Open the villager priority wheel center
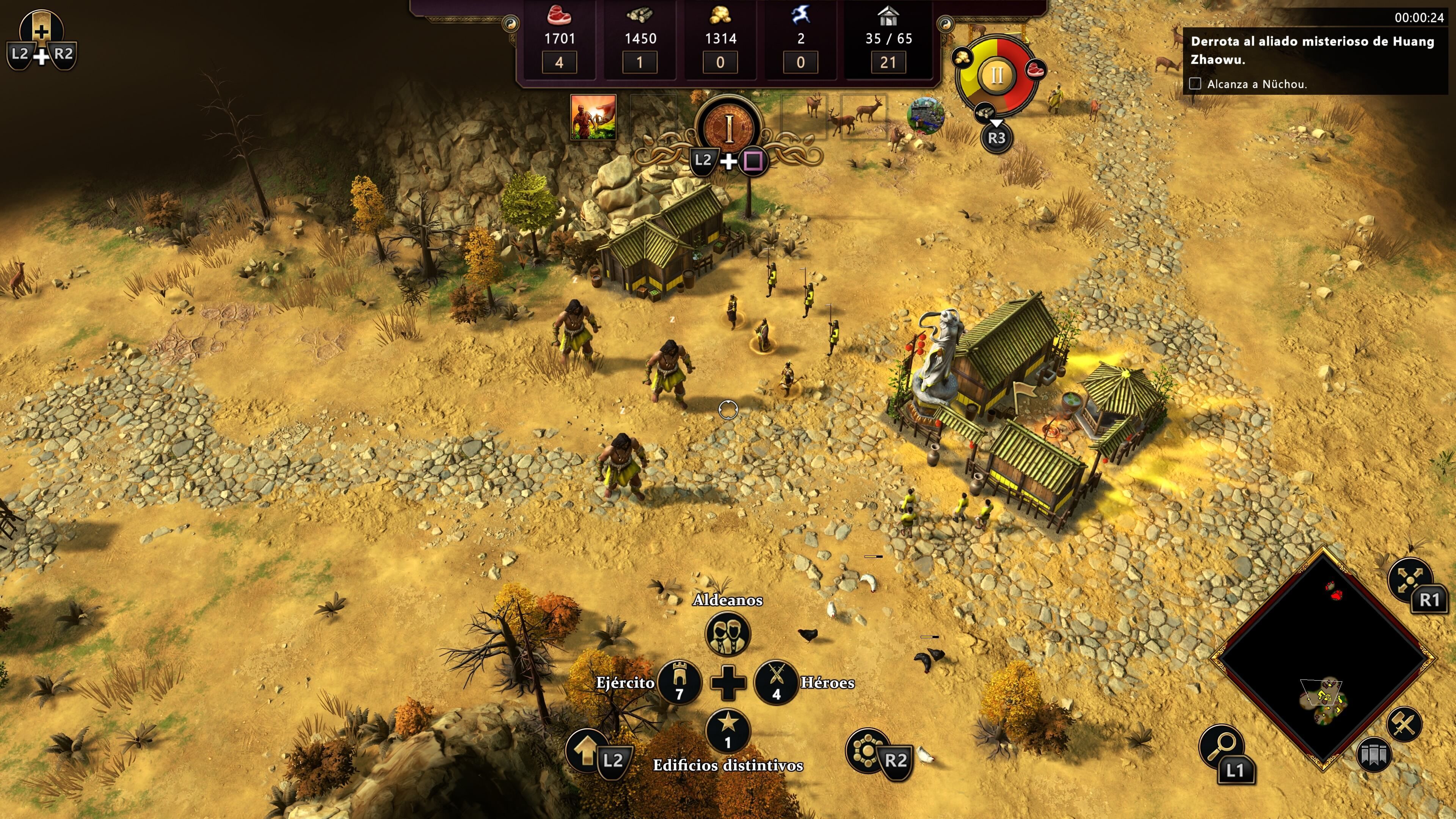The image size is (1456, 819). click(x=996, y=75)
